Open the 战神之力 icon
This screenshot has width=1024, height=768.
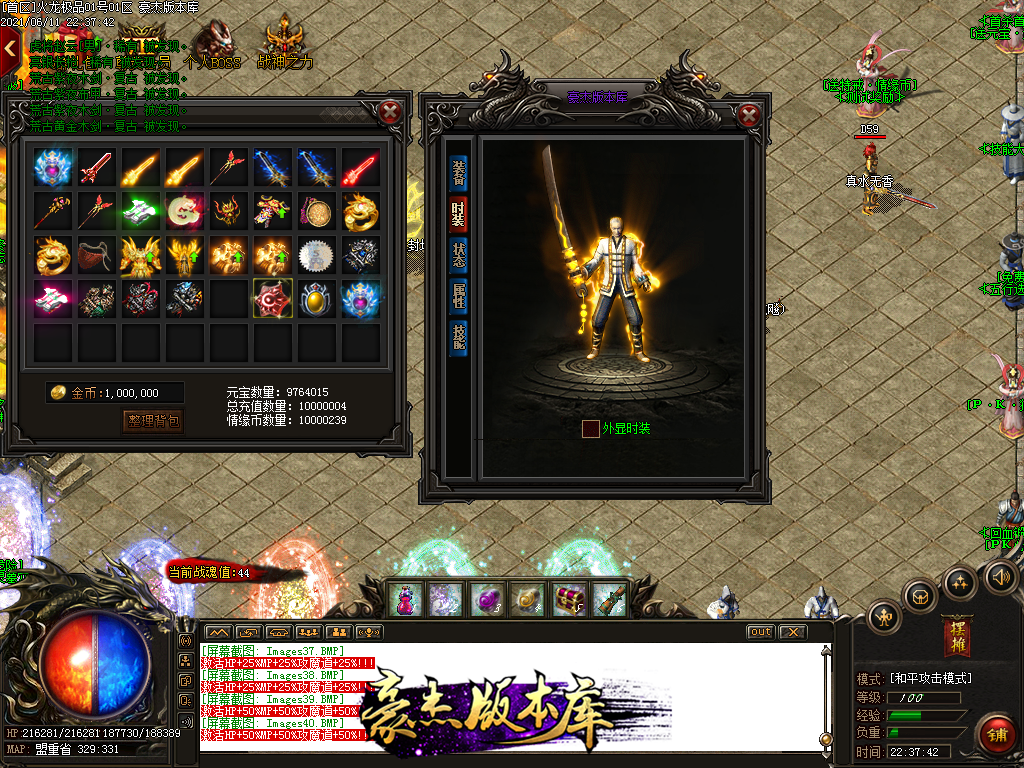tap(285, 45)
